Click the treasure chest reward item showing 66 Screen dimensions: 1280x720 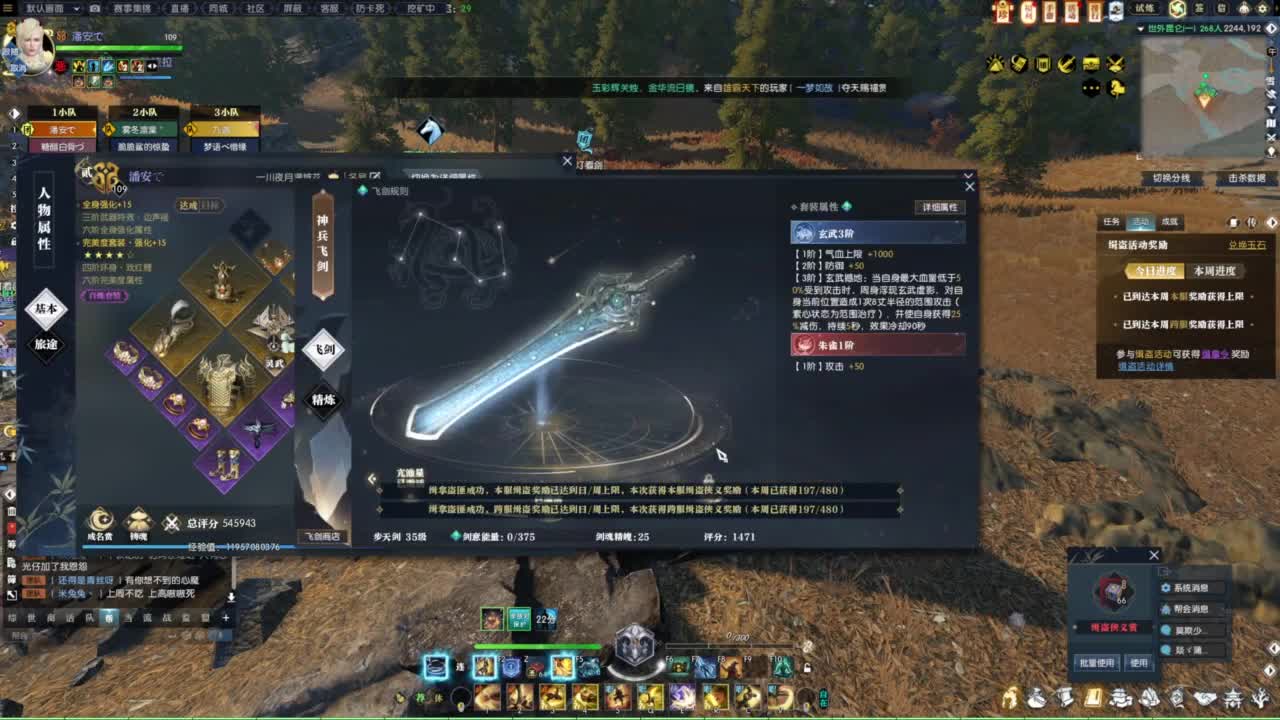click(x=1112, y=592)
